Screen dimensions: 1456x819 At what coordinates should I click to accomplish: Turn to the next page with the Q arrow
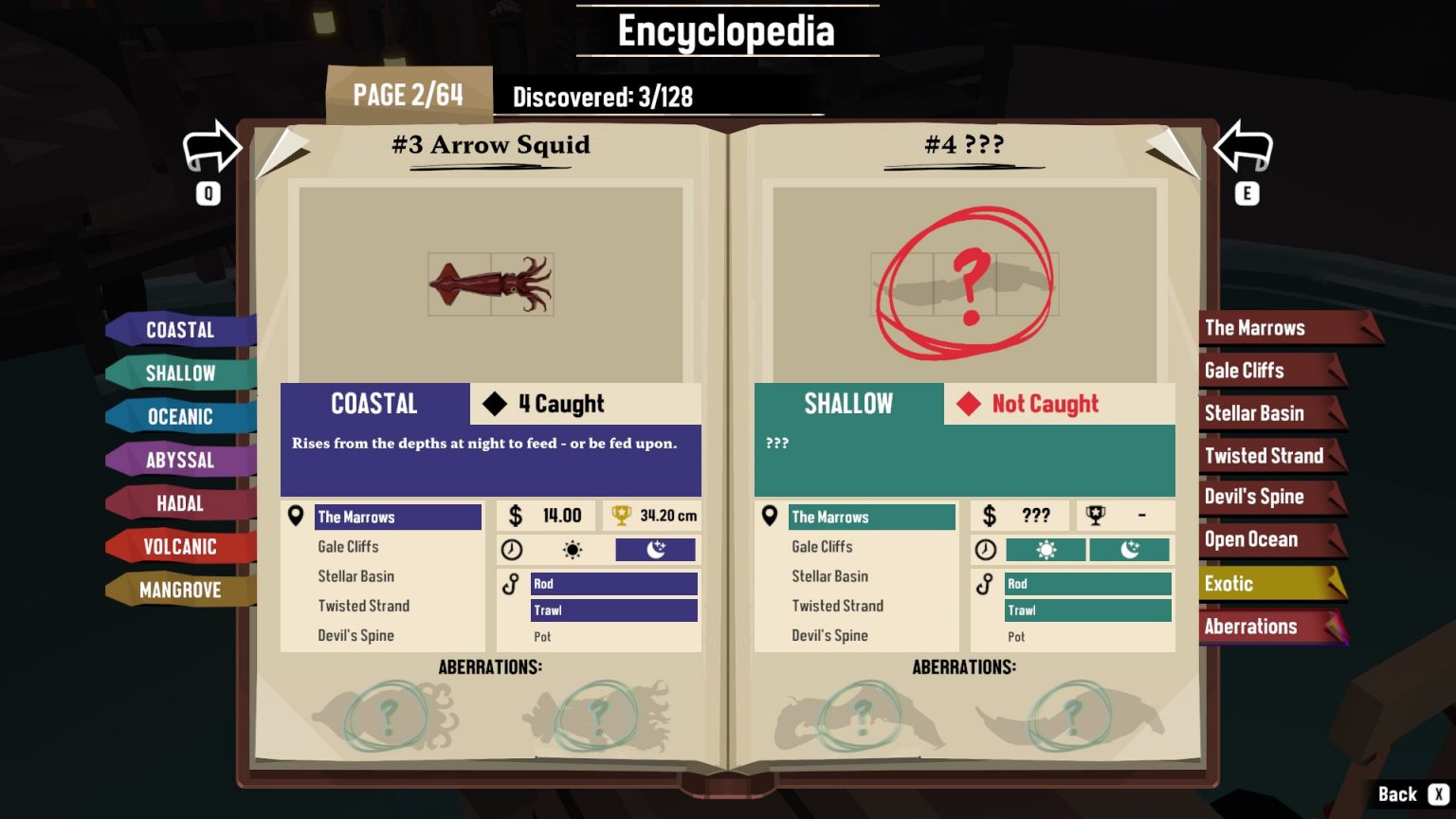tap(210, 149)
